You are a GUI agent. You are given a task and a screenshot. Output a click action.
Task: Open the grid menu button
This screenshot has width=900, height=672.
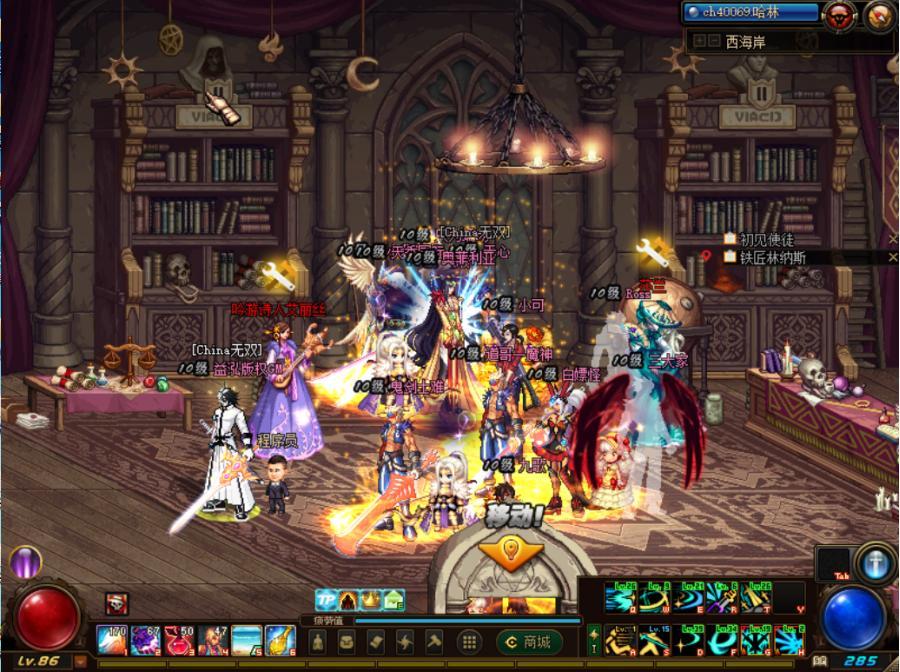click(467, 641)
